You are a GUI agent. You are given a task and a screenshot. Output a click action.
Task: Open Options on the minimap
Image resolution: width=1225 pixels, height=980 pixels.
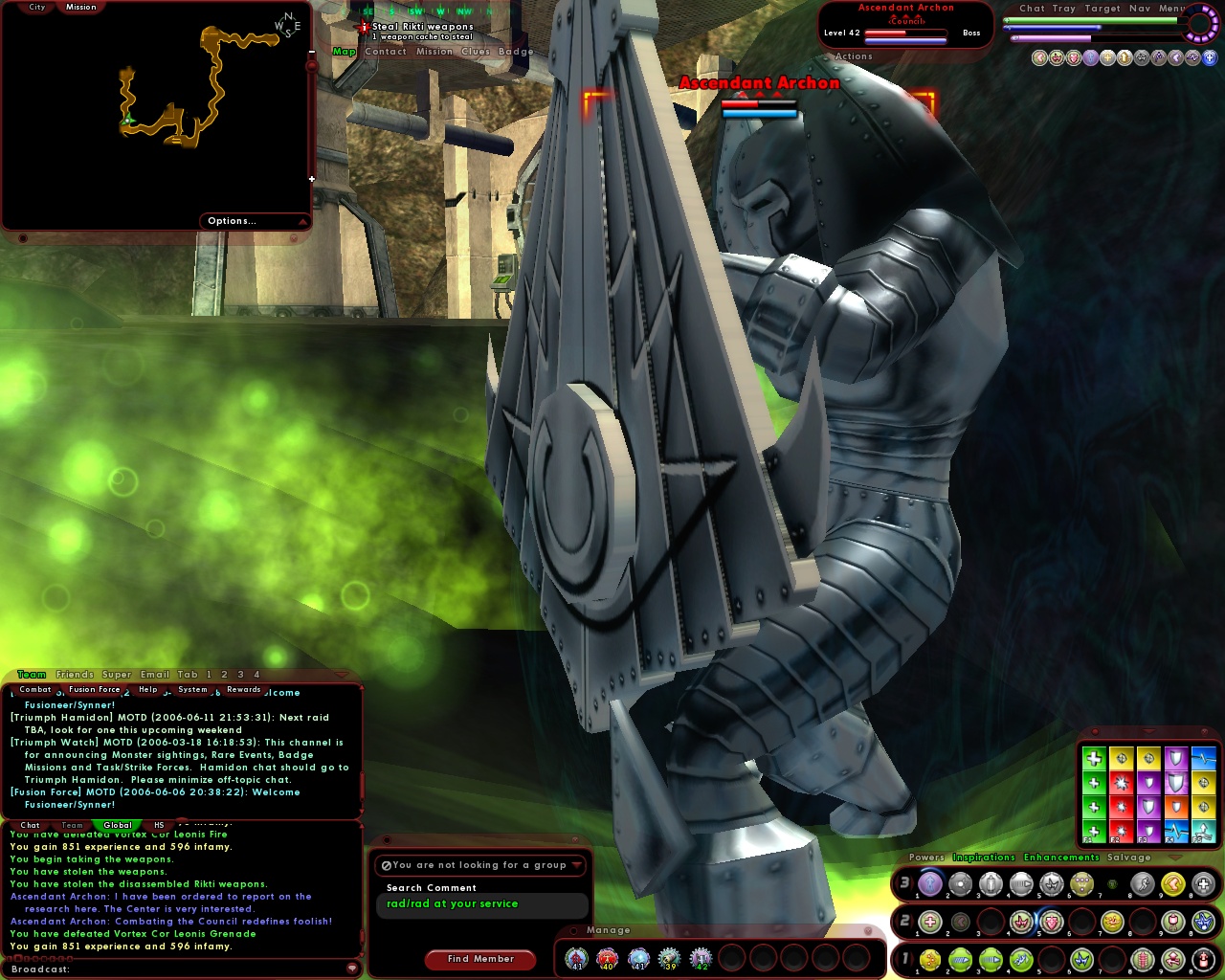[x=232, y=221]
